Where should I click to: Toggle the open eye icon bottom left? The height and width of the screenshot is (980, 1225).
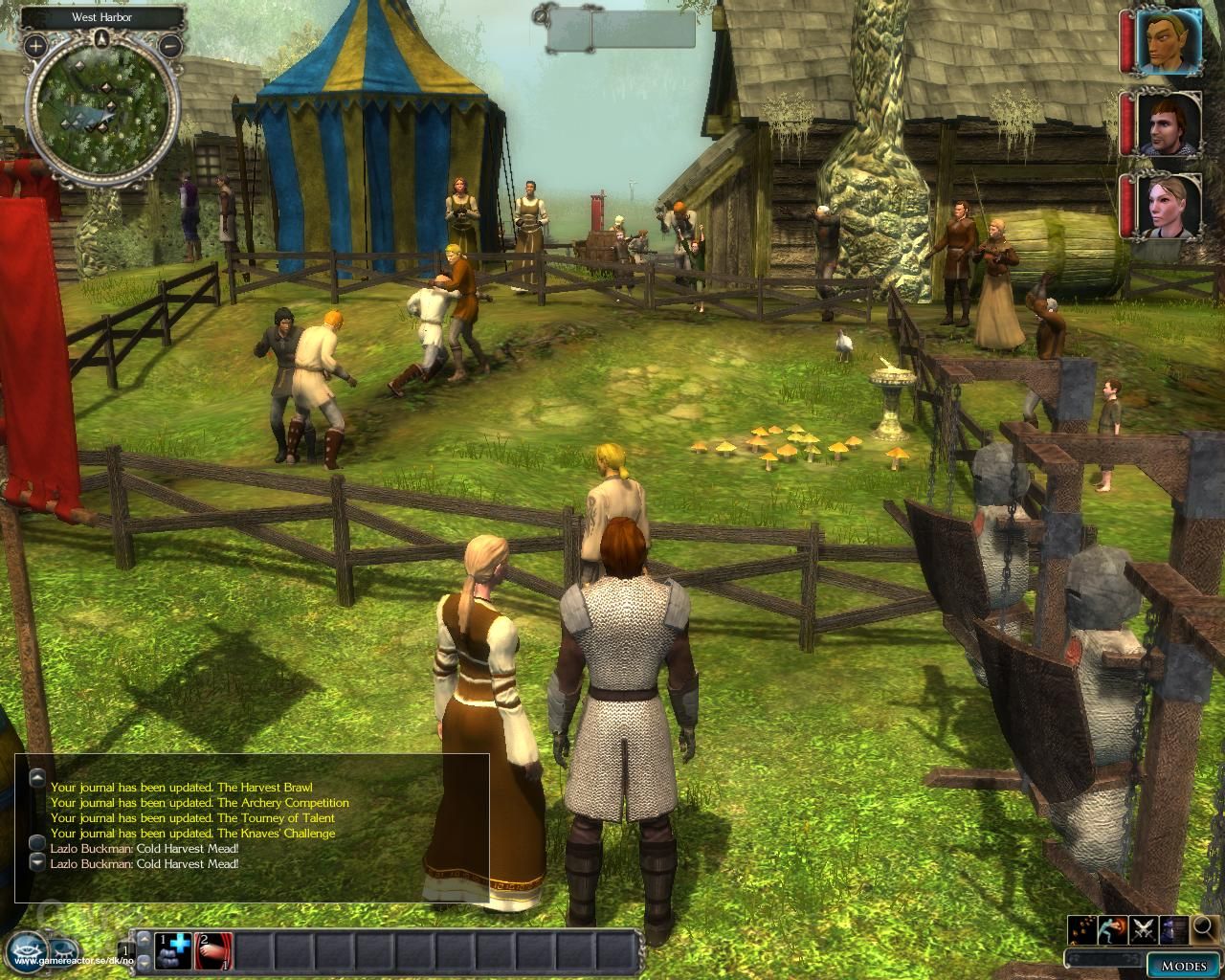[x=25, y=950]
